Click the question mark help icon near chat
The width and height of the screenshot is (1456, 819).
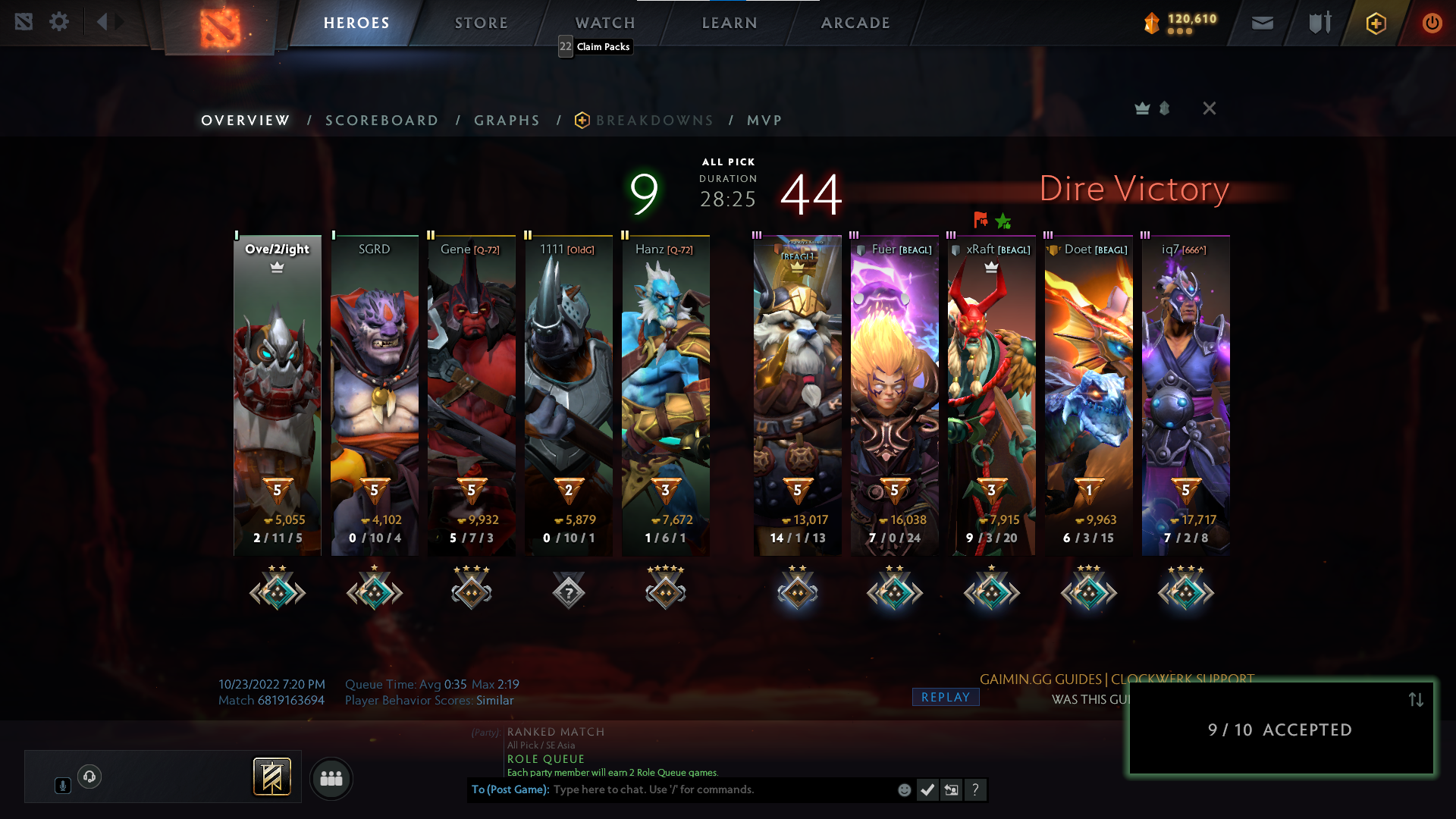(x=975, y=789)
